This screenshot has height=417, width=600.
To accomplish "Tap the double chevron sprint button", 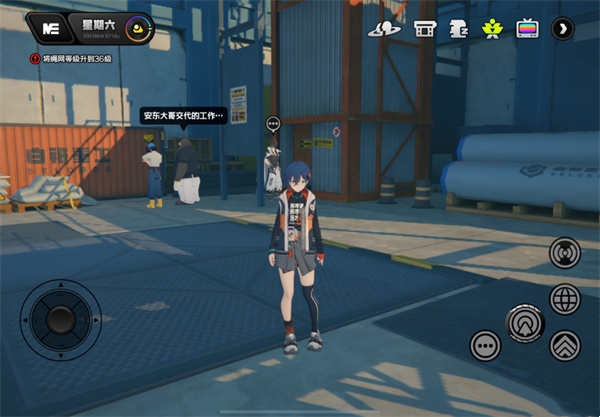I will 565,345.
